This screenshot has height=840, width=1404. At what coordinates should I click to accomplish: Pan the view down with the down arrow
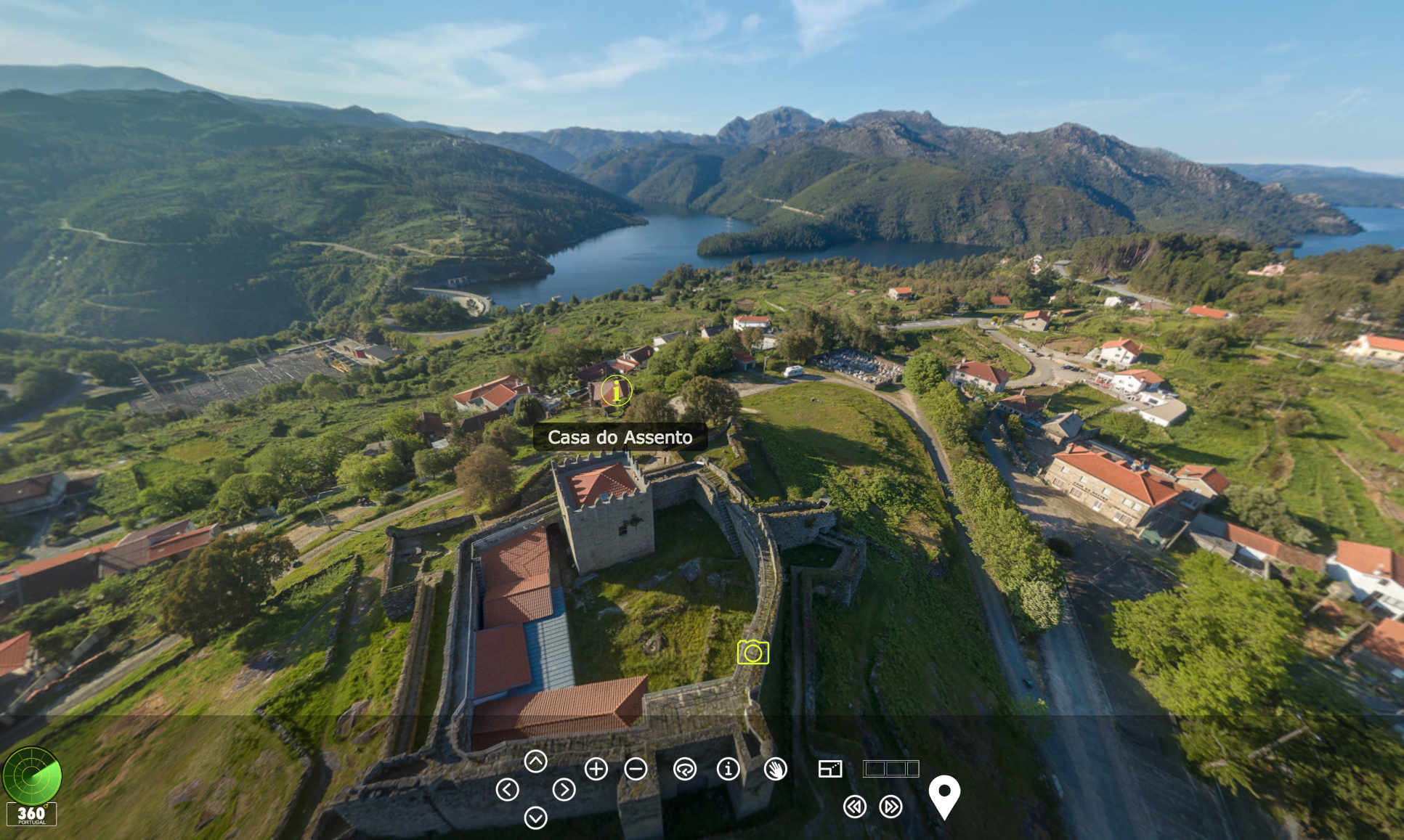(536, 818)
